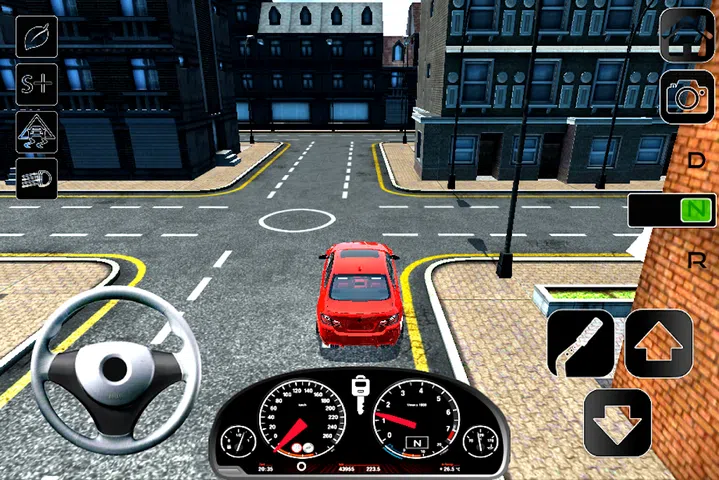Image resolution: width=719 pixels, height=480 pixels.
Task: Tap the car icon above the camera
Action: (687, 36)
